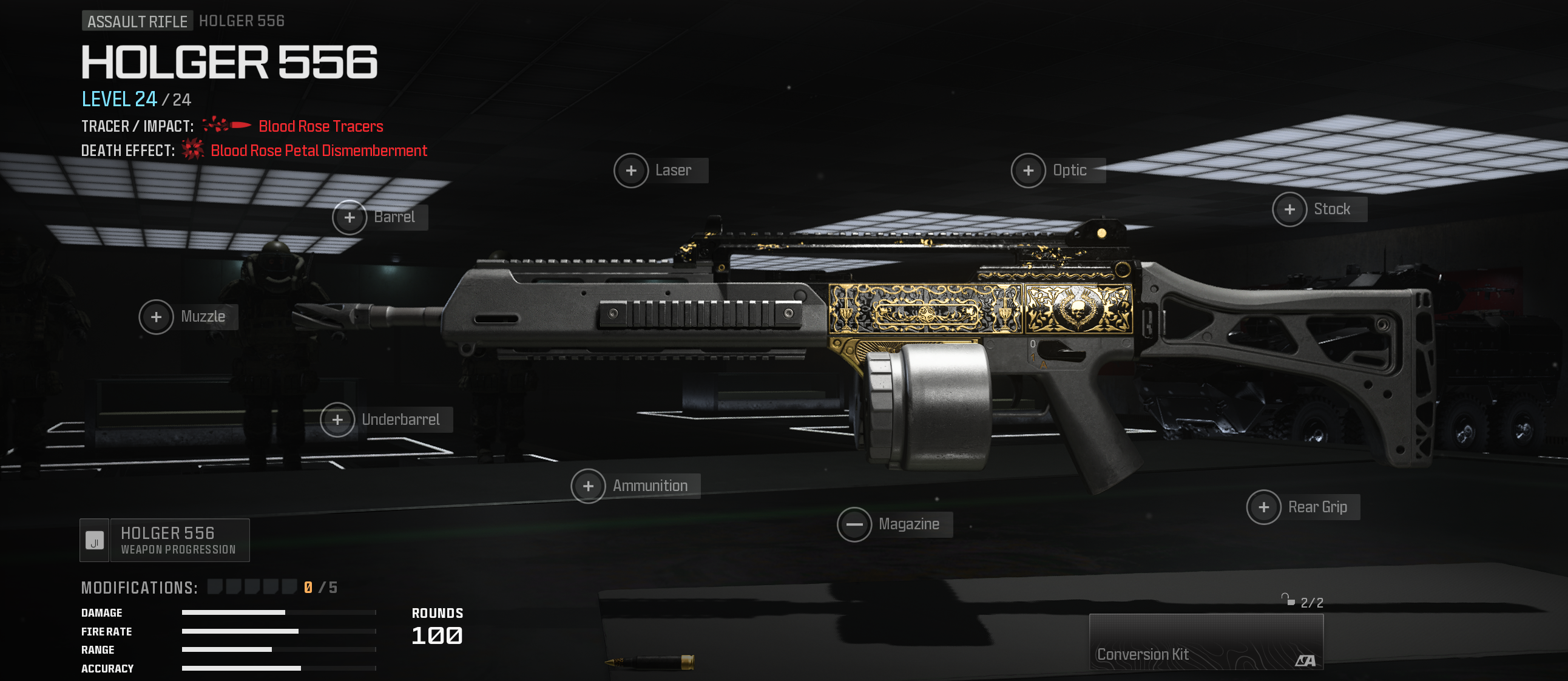Screen dimensions: 1568x681
Task: Open the Rear Grip slot
Action: pos(1263,507)
